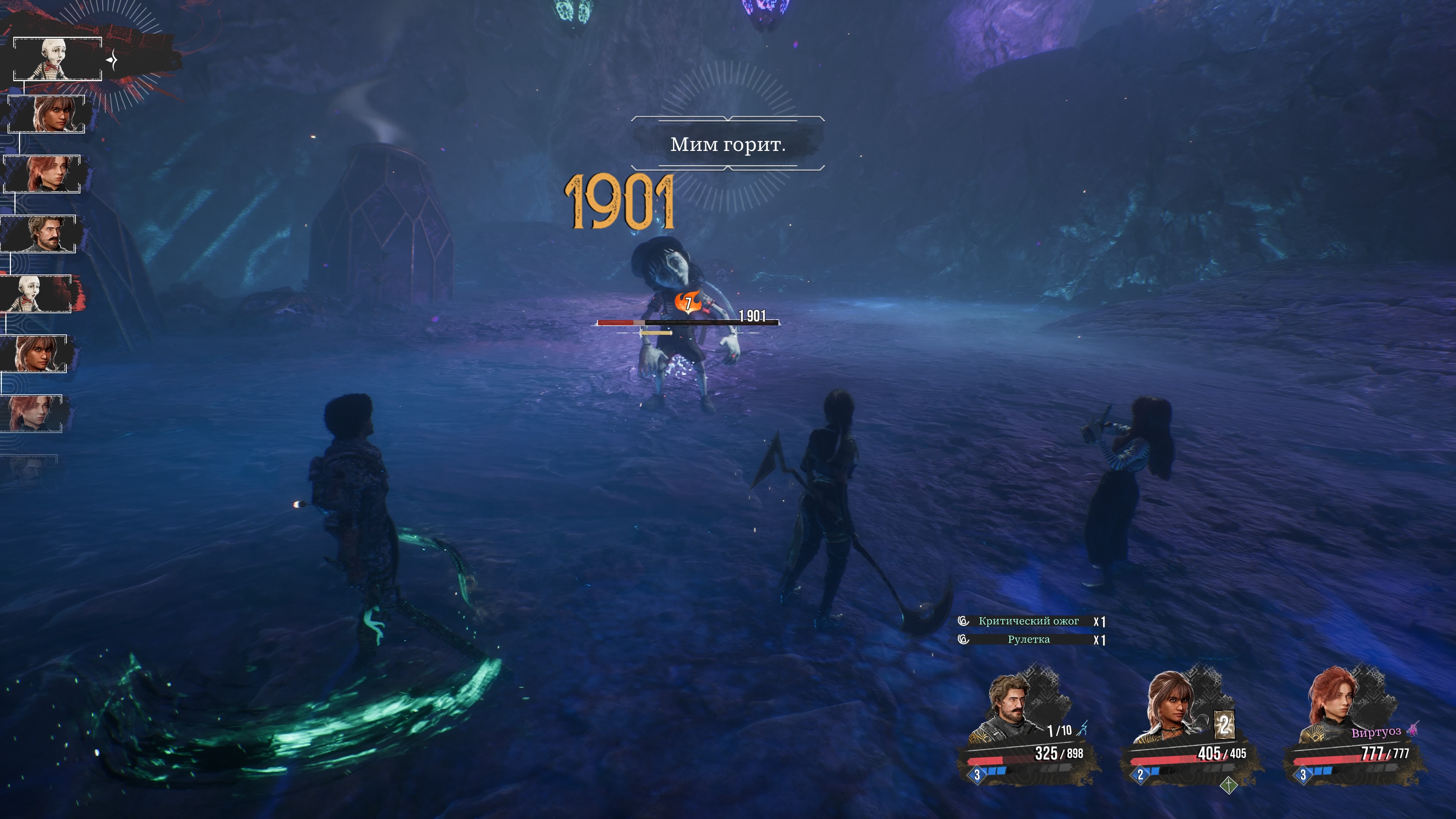This screenshot has height=819, width=1456.
Task: Select the Рулетка picto entry
Action: 1028,640
